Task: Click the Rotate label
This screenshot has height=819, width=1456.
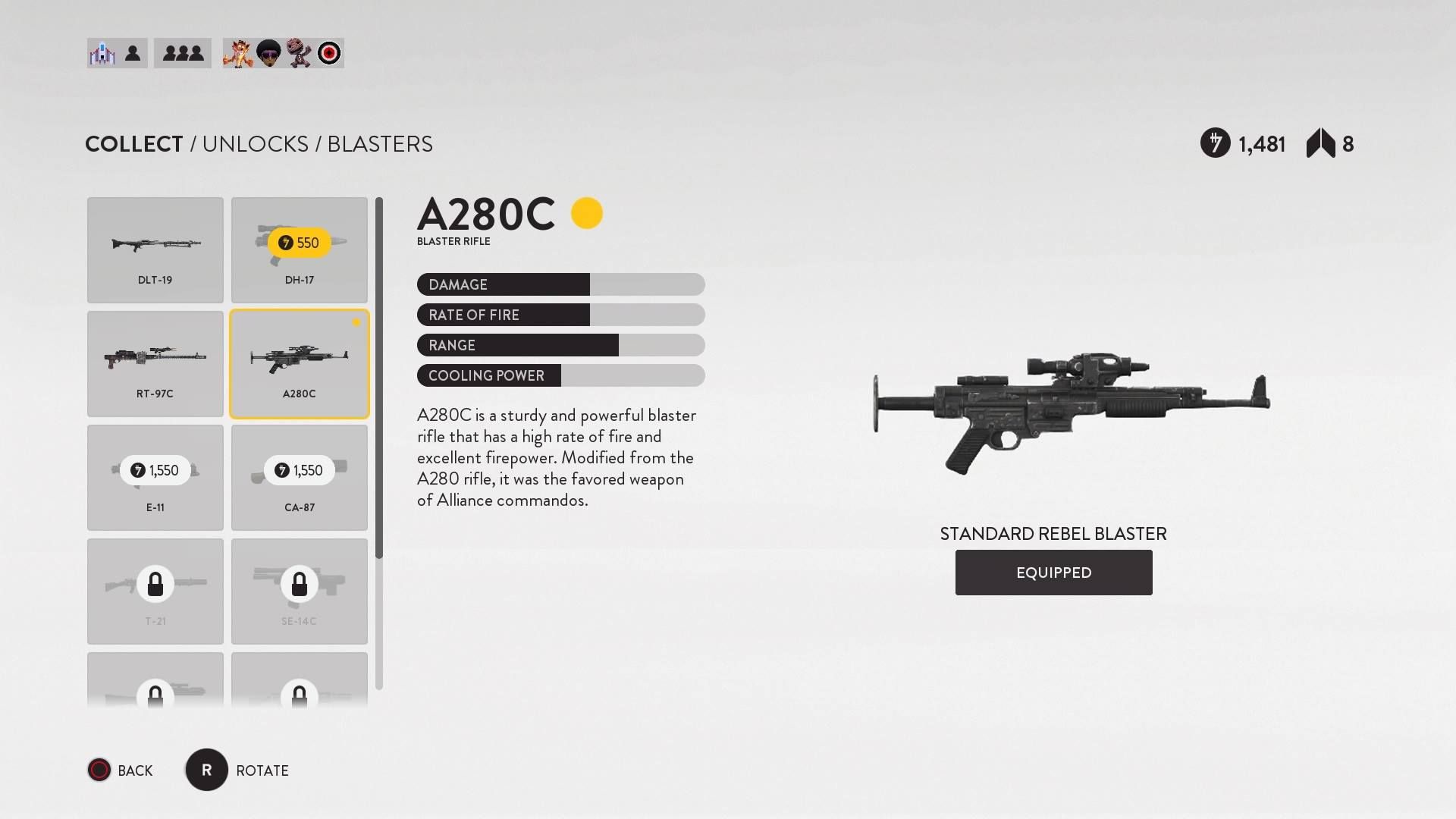Action: click(262, 770)
